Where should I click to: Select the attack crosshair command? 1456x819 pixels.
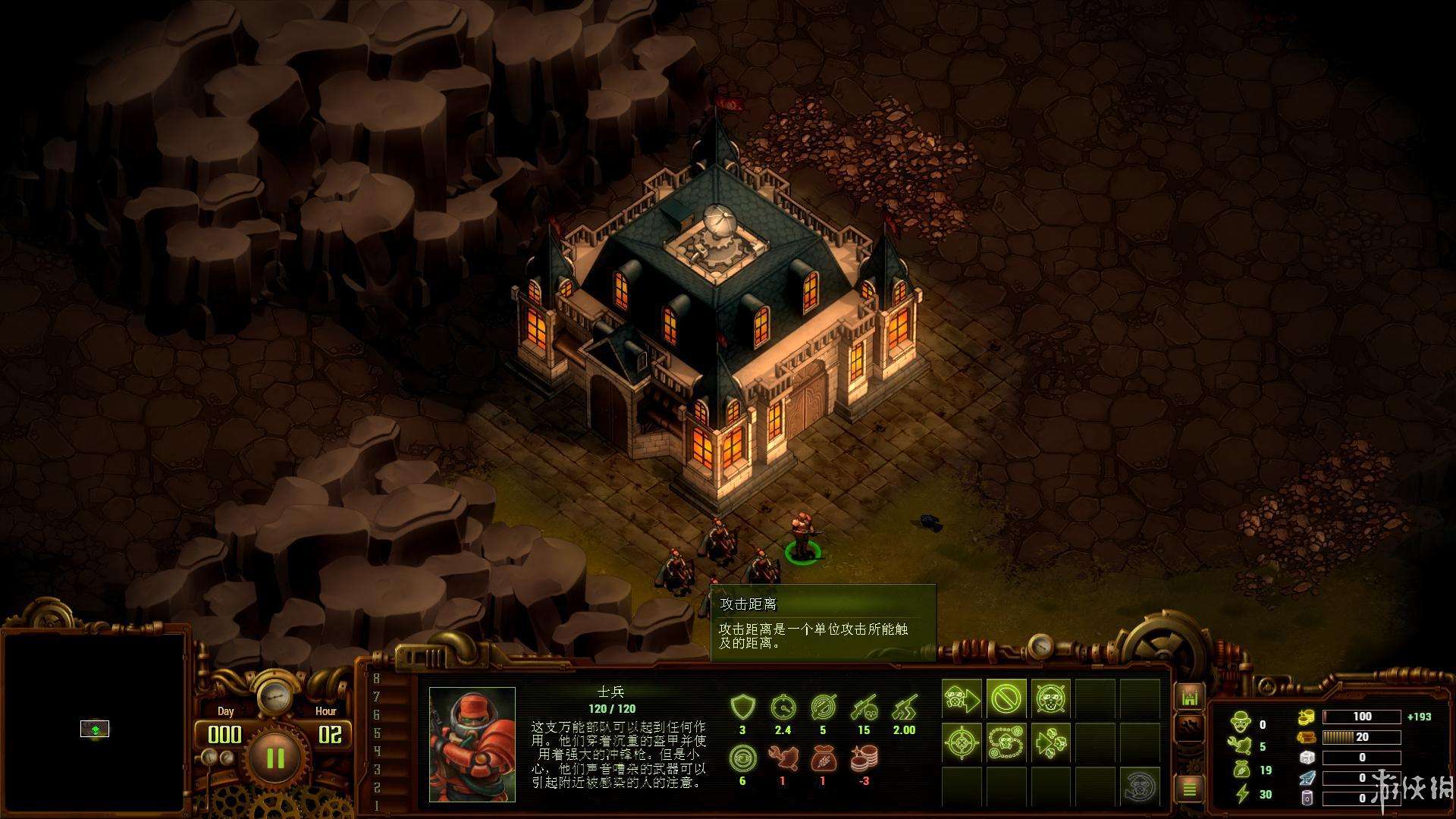[x=962, y=742]
